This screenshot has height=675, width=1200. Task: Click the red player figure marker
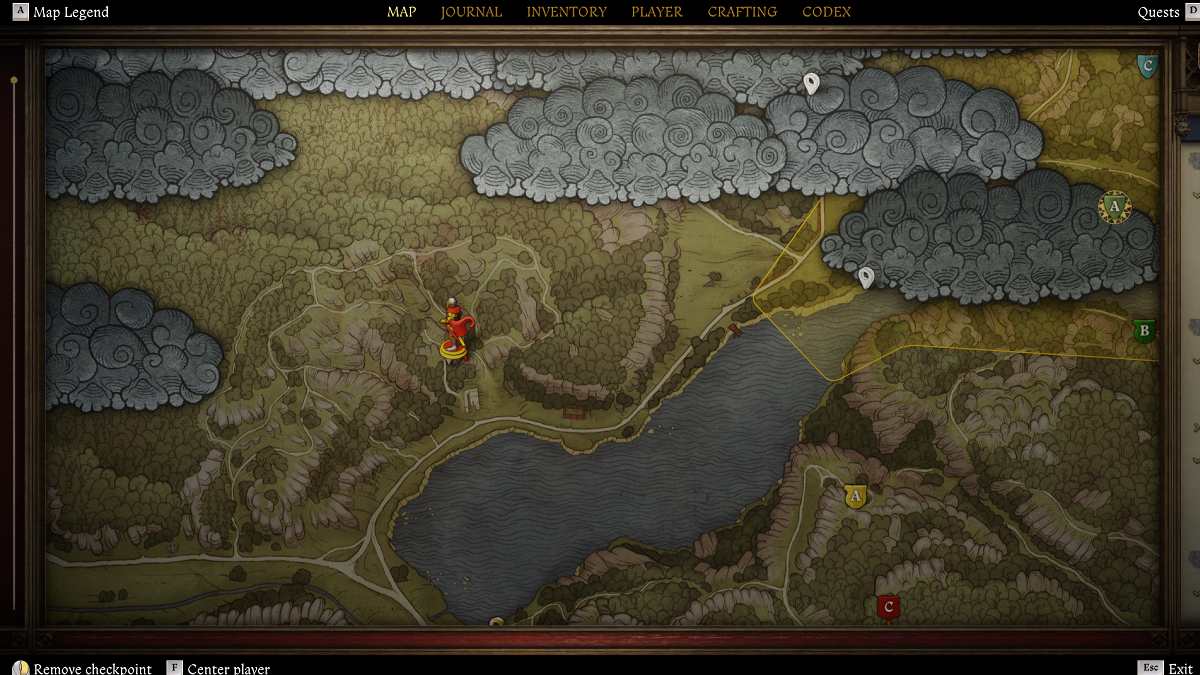click(x=455, y=332)
